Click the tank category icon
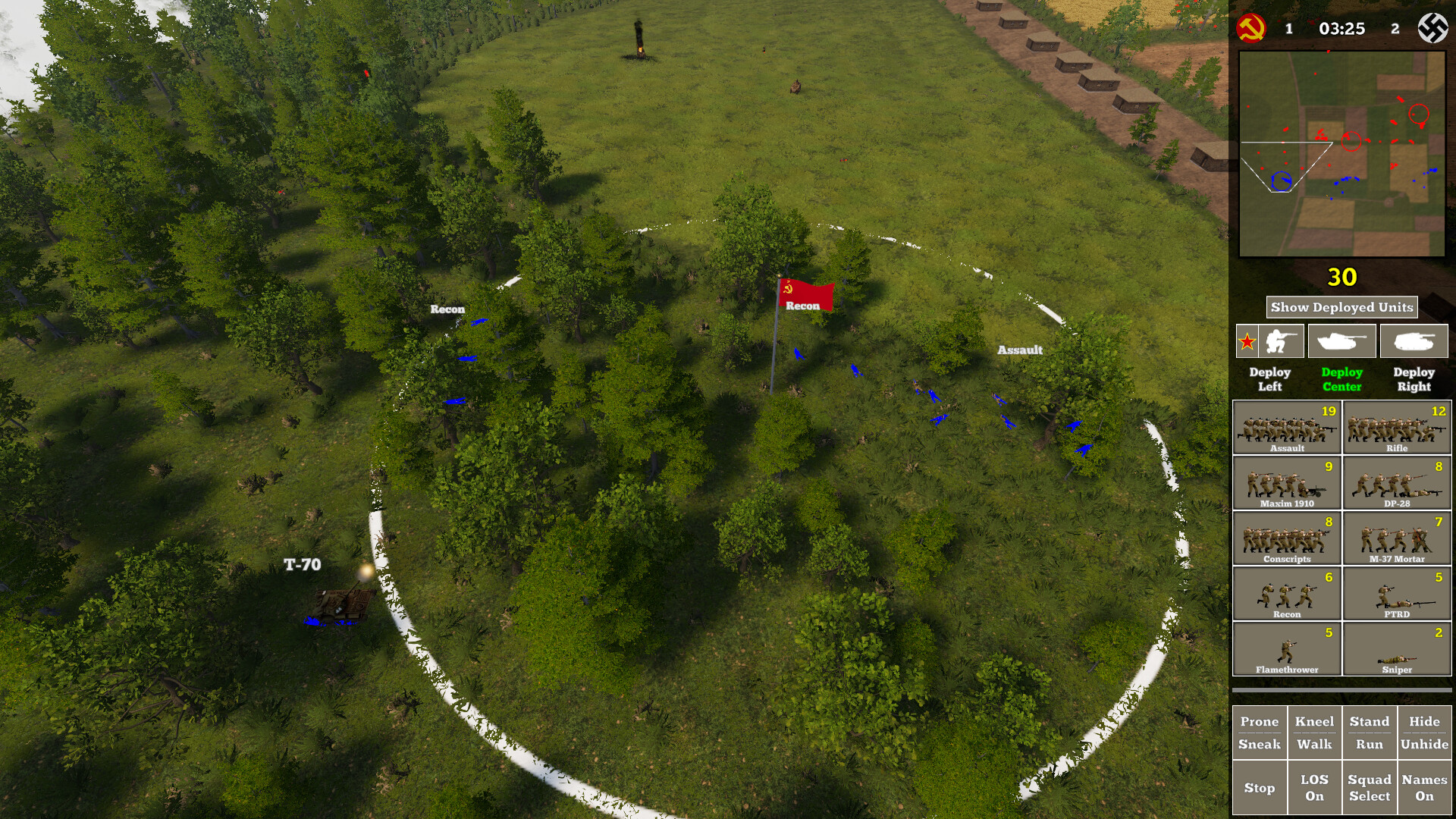 [x=1342, y=340]
